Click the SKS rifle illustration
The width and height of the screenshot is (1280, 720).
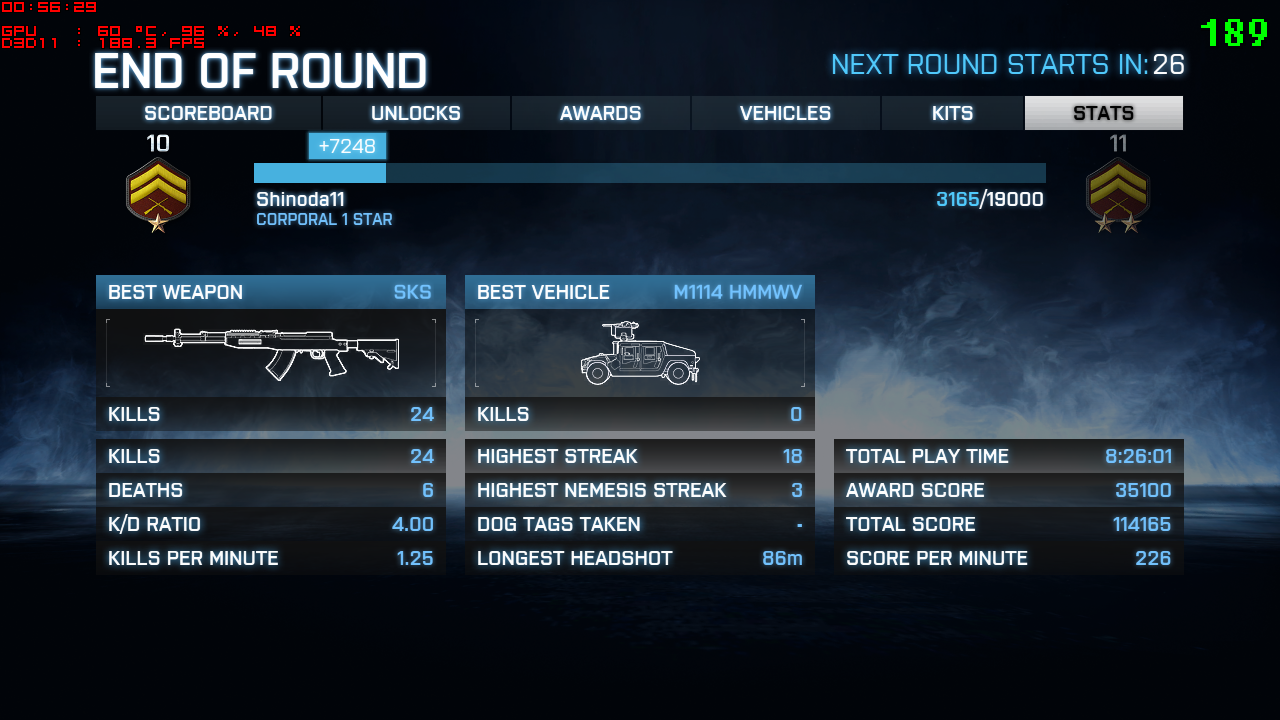271,352
